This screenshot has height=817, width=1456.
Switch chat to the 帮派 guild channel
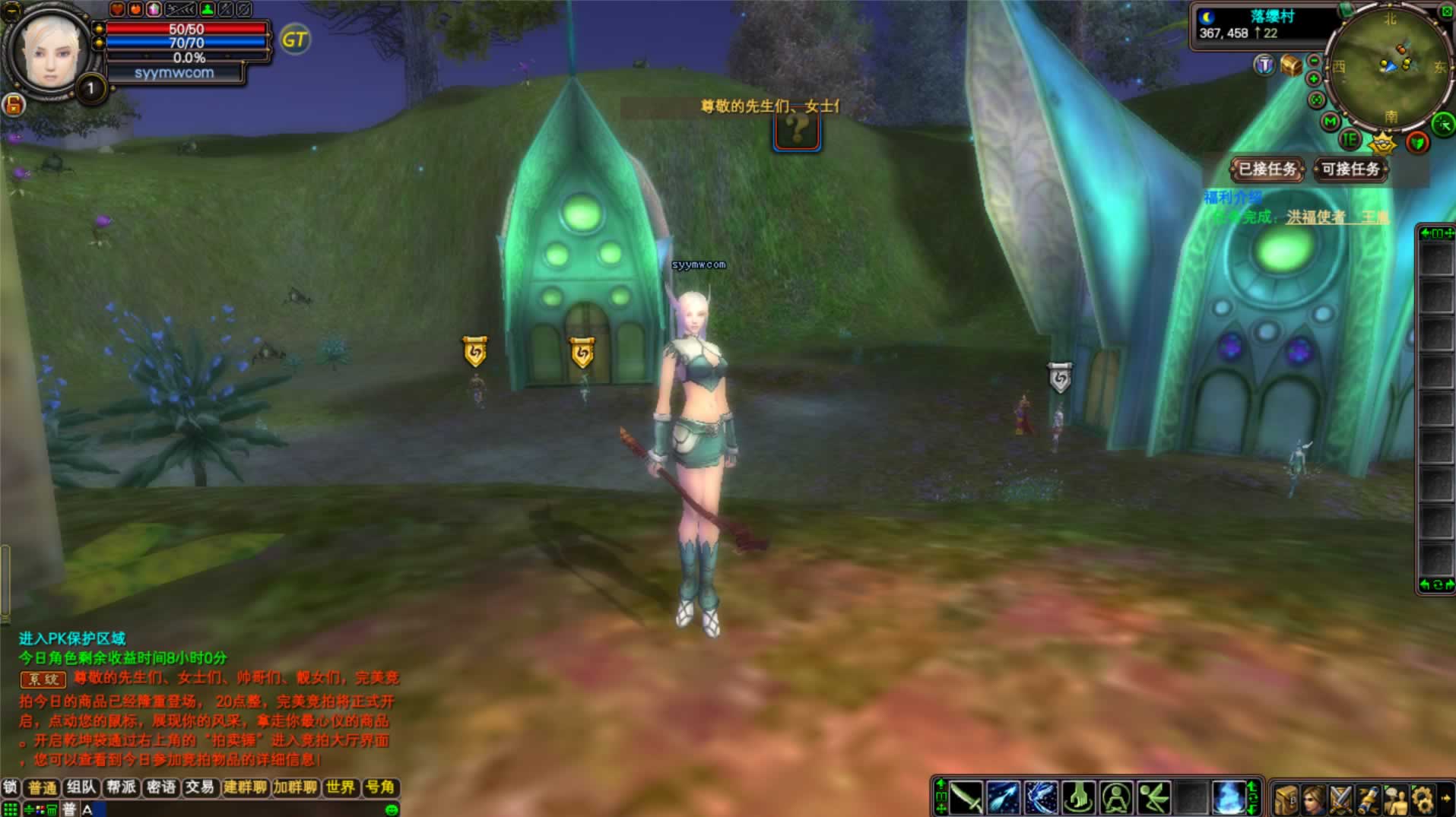122,787
